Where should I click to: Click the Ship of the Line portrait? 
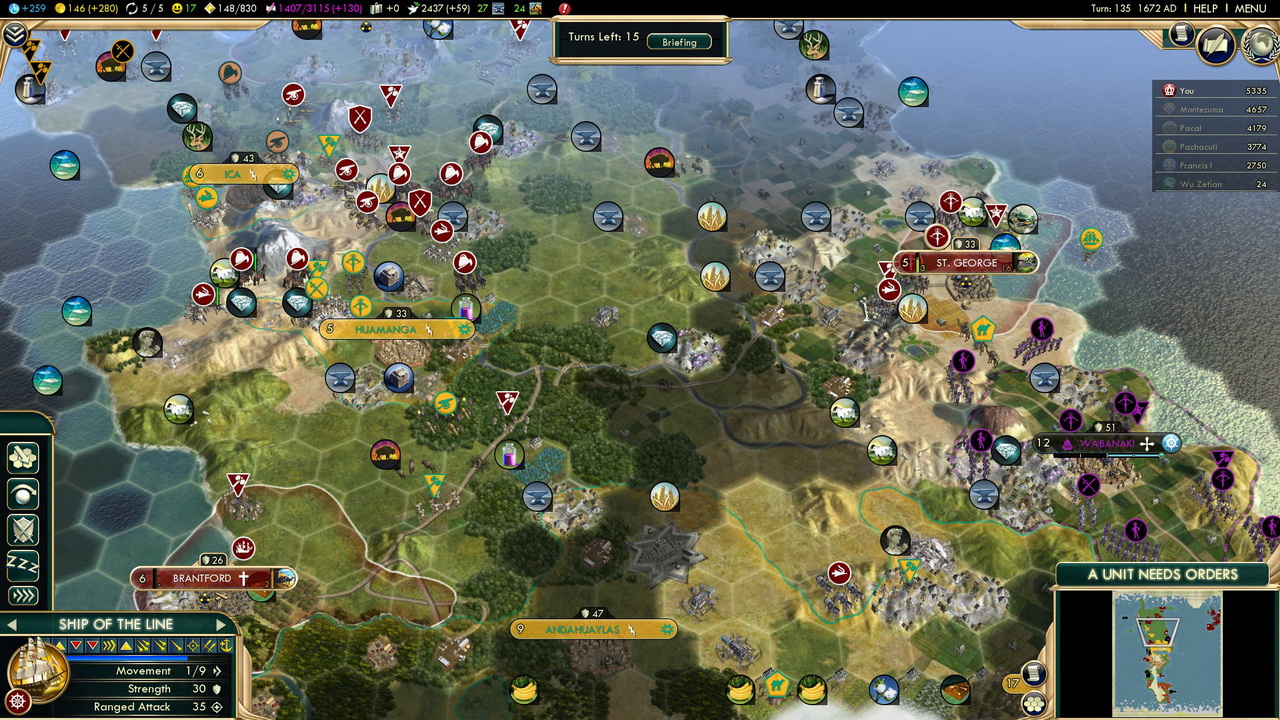pyautogui.click(x=38, y=667)
